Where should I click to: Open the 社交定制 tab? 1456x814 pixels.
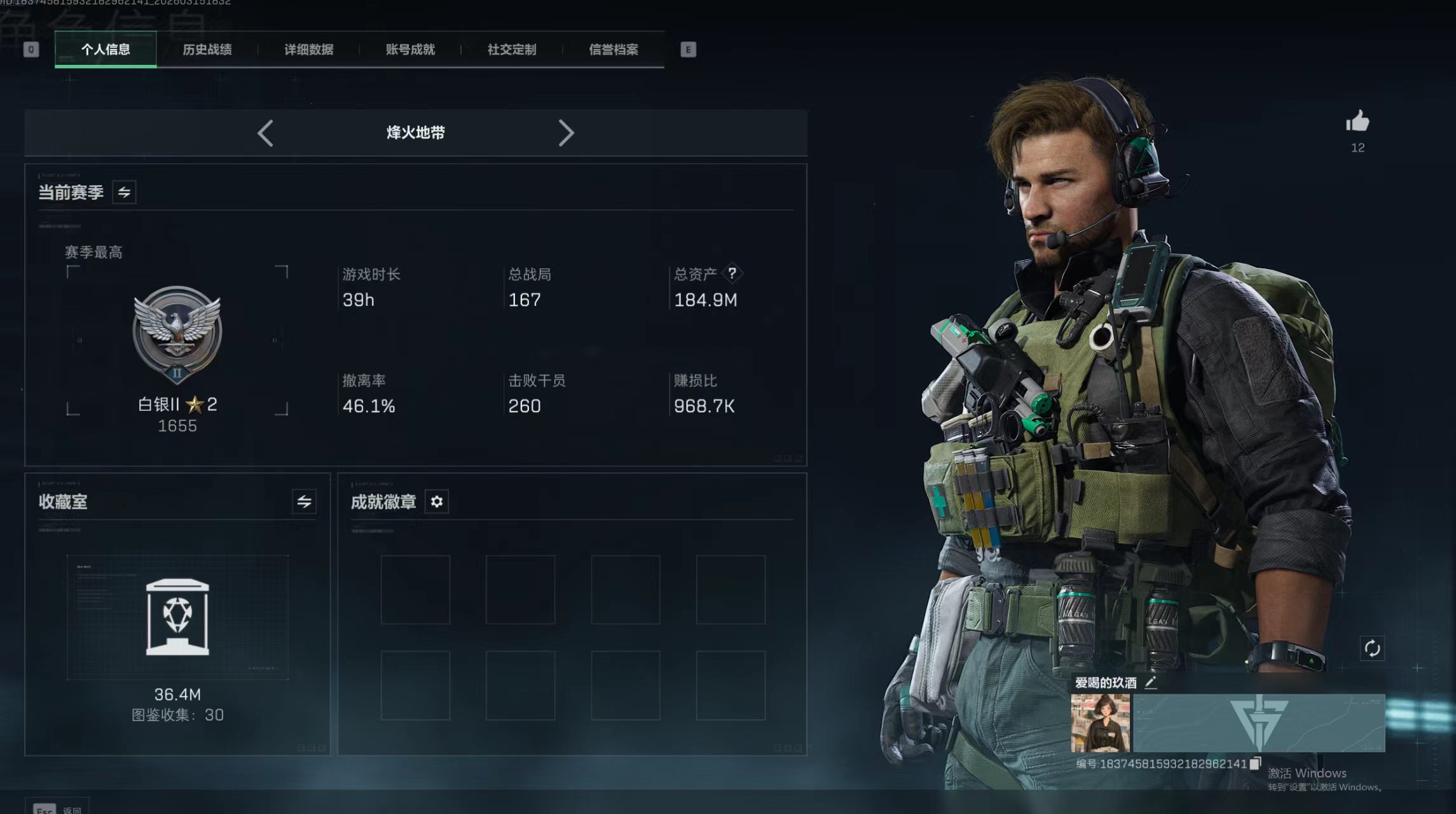[x=512, y=50]
